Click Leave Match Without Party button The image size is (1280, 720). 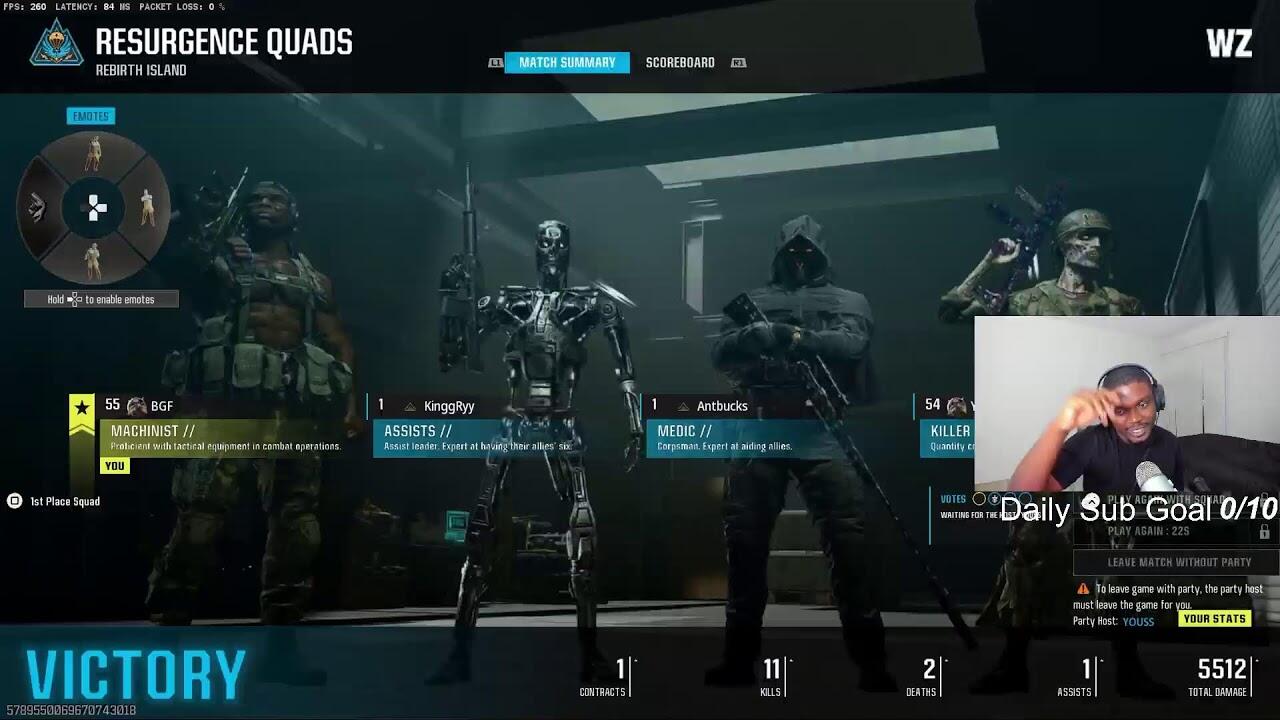pos(1179,562)
